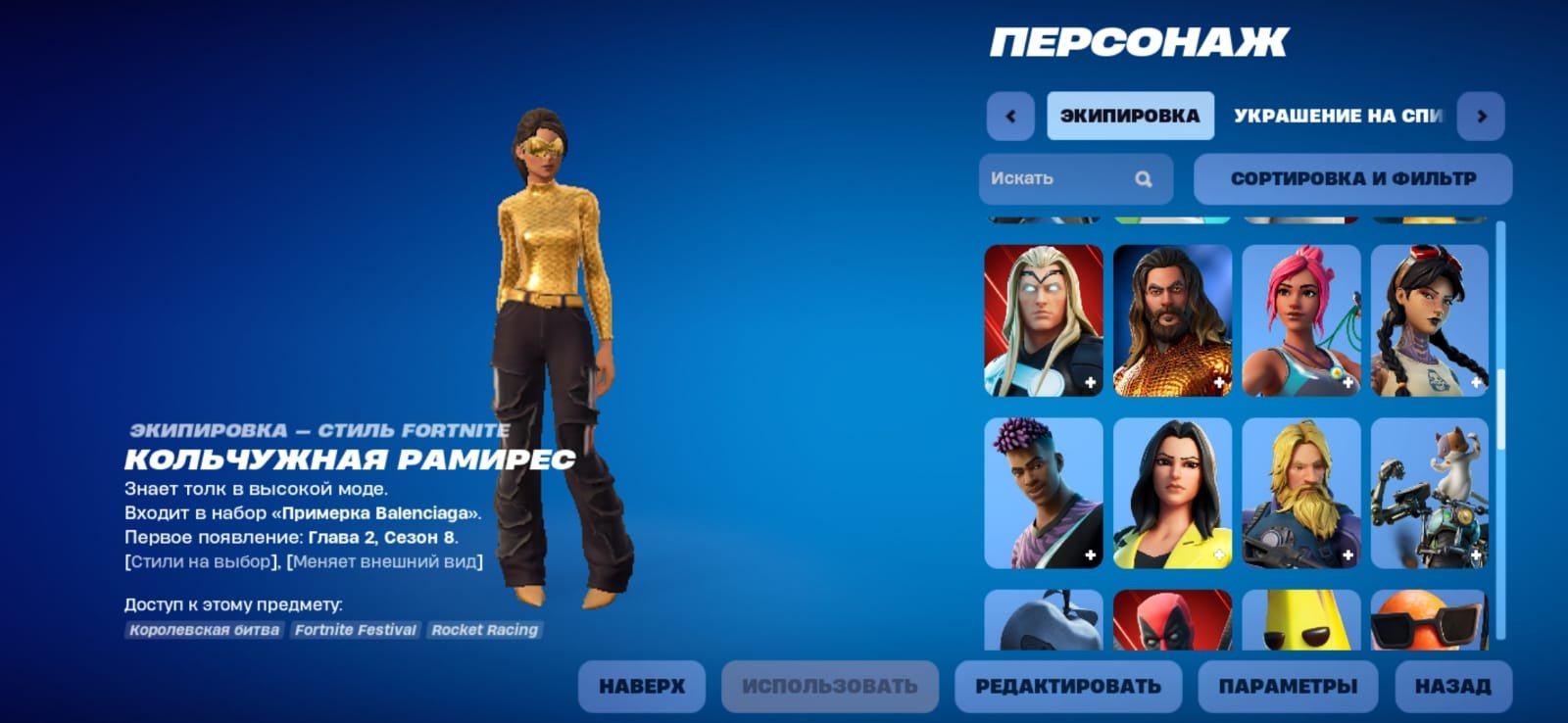Click the left carousel arrow above the tabs
Viewport: 1568px width, 723px height.
click(1009, 115)
